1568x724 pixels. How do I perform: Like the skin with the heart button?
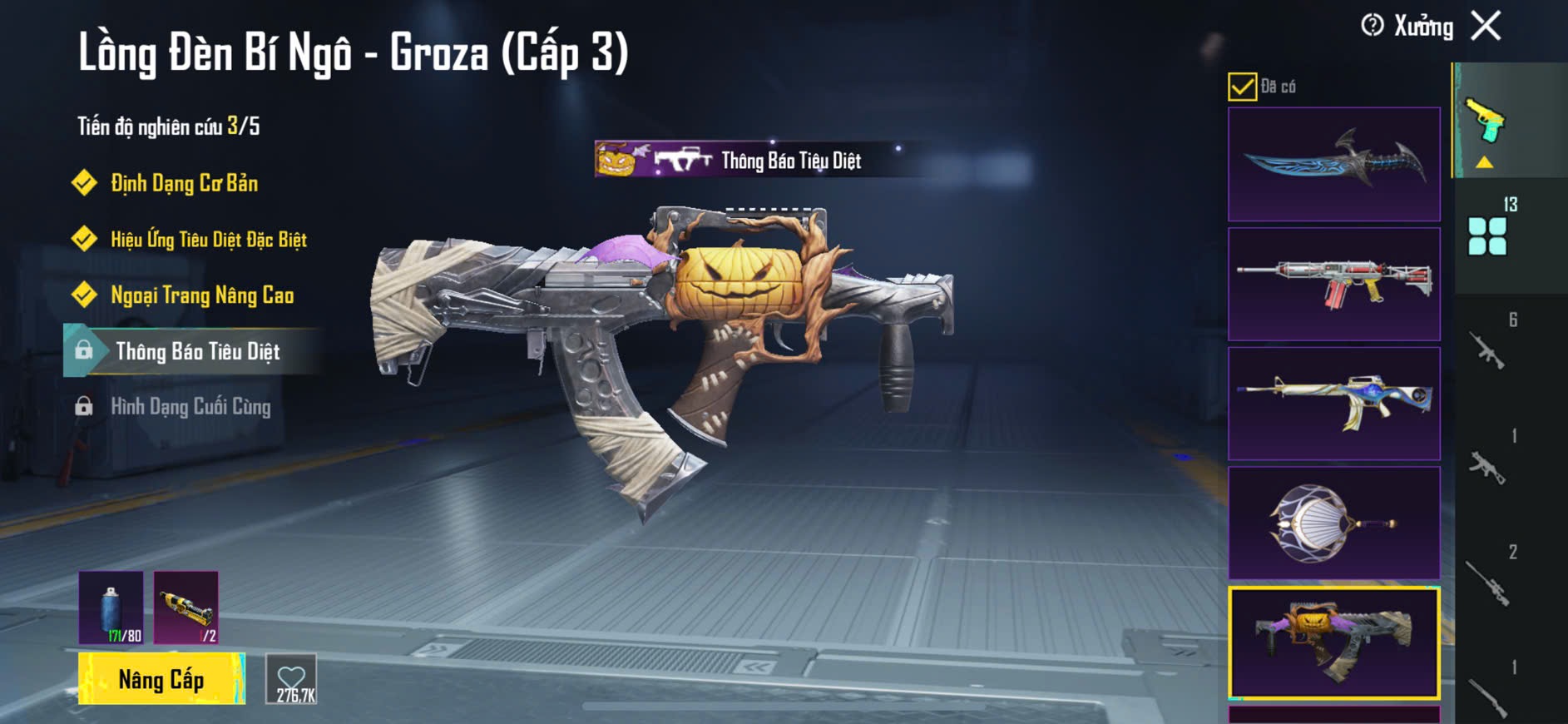tap(291, 679)
